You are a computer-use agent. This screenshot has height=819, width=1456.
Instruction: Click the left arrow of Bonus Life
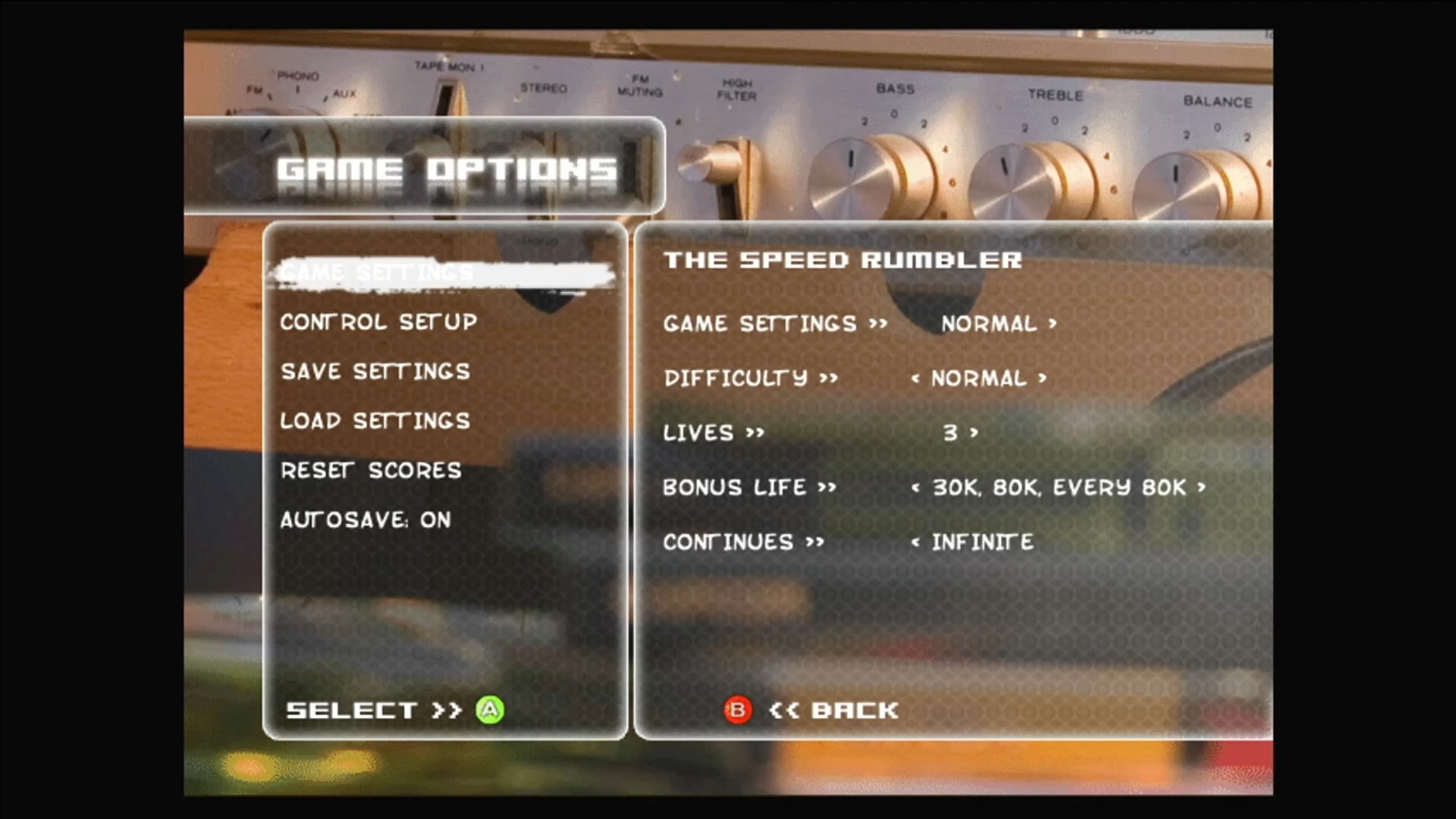pyautogui.click(x=915, y=488)
